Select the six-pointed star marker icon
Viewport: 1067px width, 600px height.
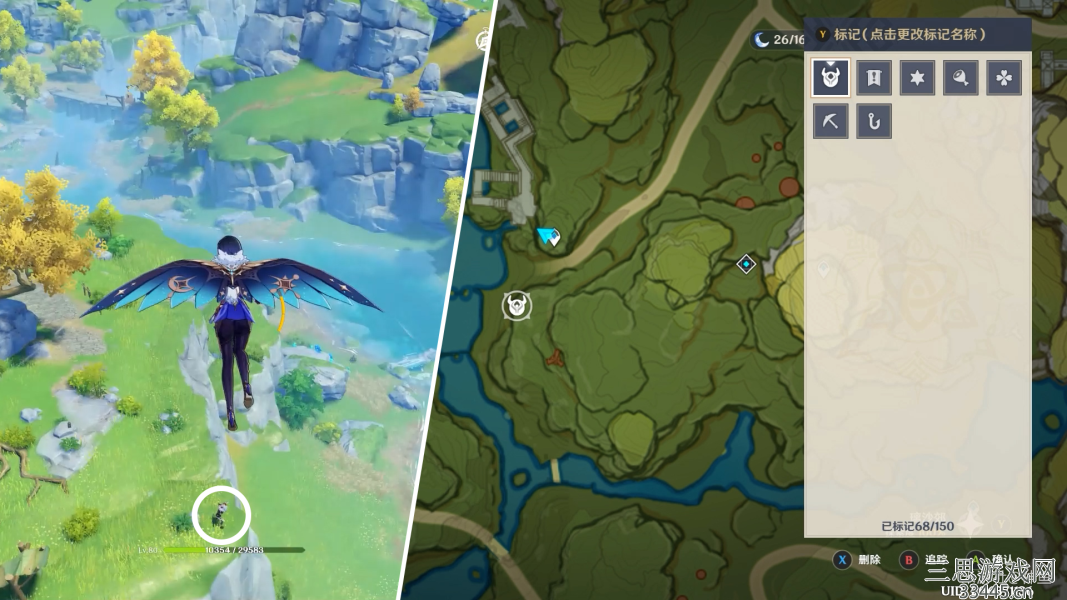[917, 77]
